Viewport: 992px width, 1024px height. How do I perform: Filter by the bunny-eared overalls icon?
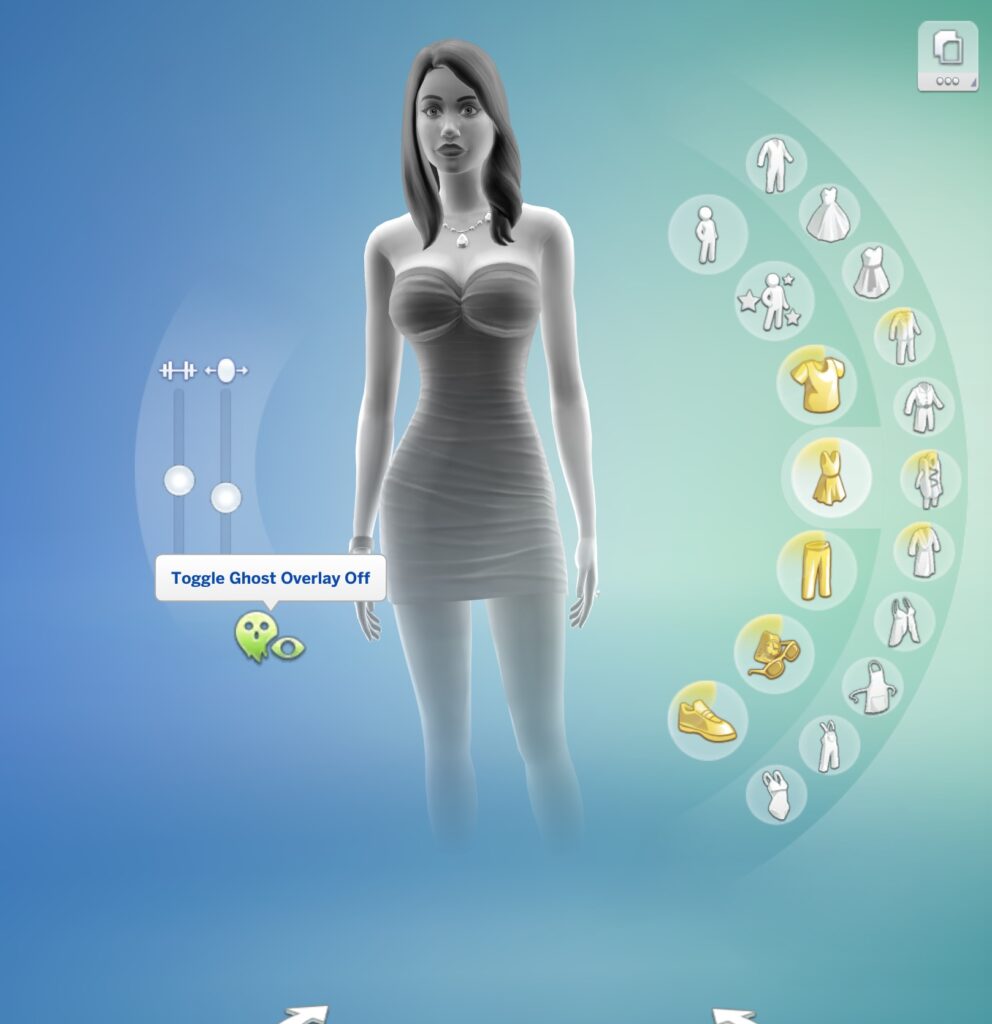829,745
